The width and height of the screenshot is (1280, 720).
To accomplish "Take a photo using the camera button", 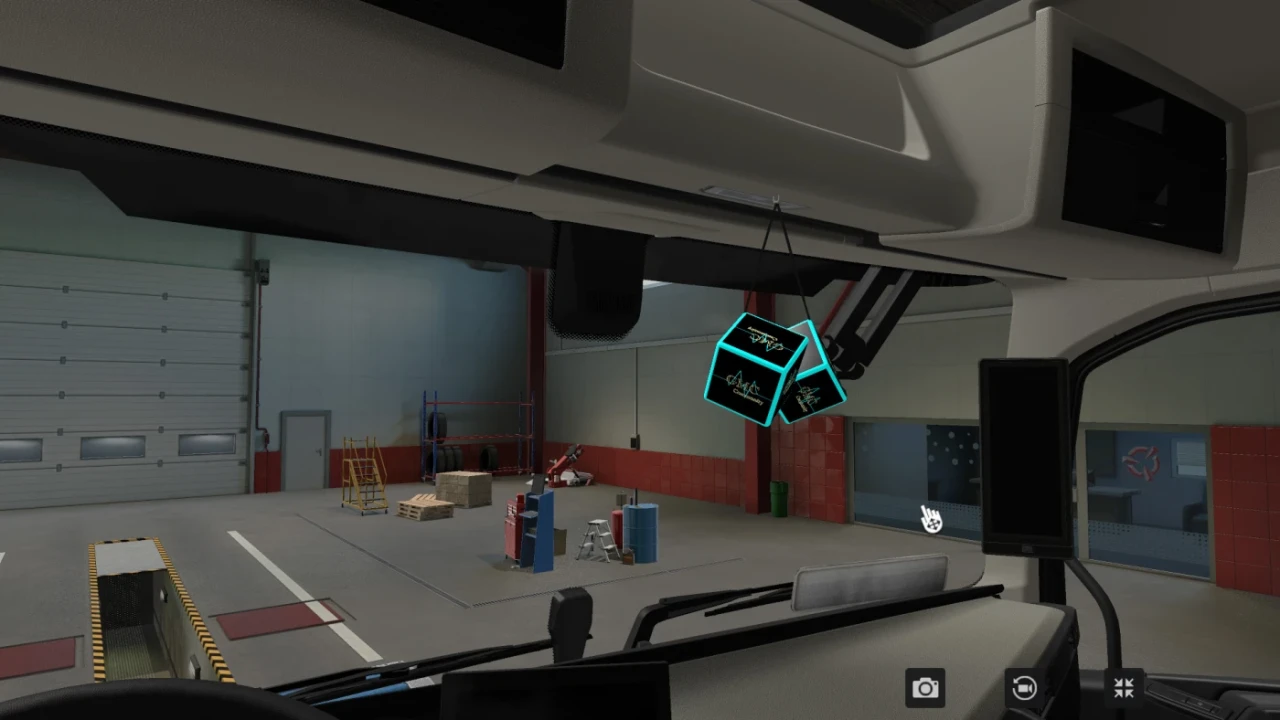I will (x=925, y=687).
